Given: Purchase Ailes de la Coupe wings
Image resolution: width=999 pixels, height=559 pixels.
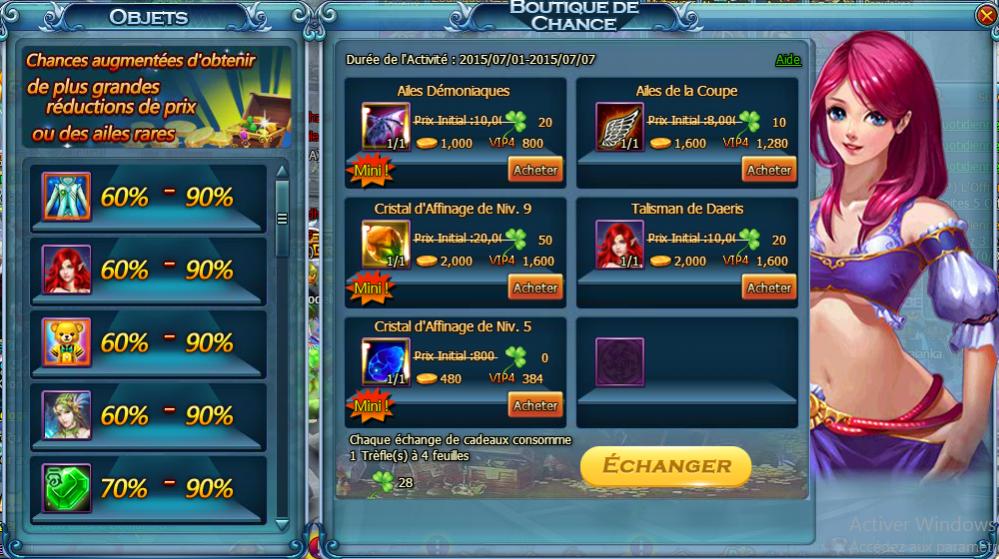Looking at the screenshot, I should pos(768,170).
